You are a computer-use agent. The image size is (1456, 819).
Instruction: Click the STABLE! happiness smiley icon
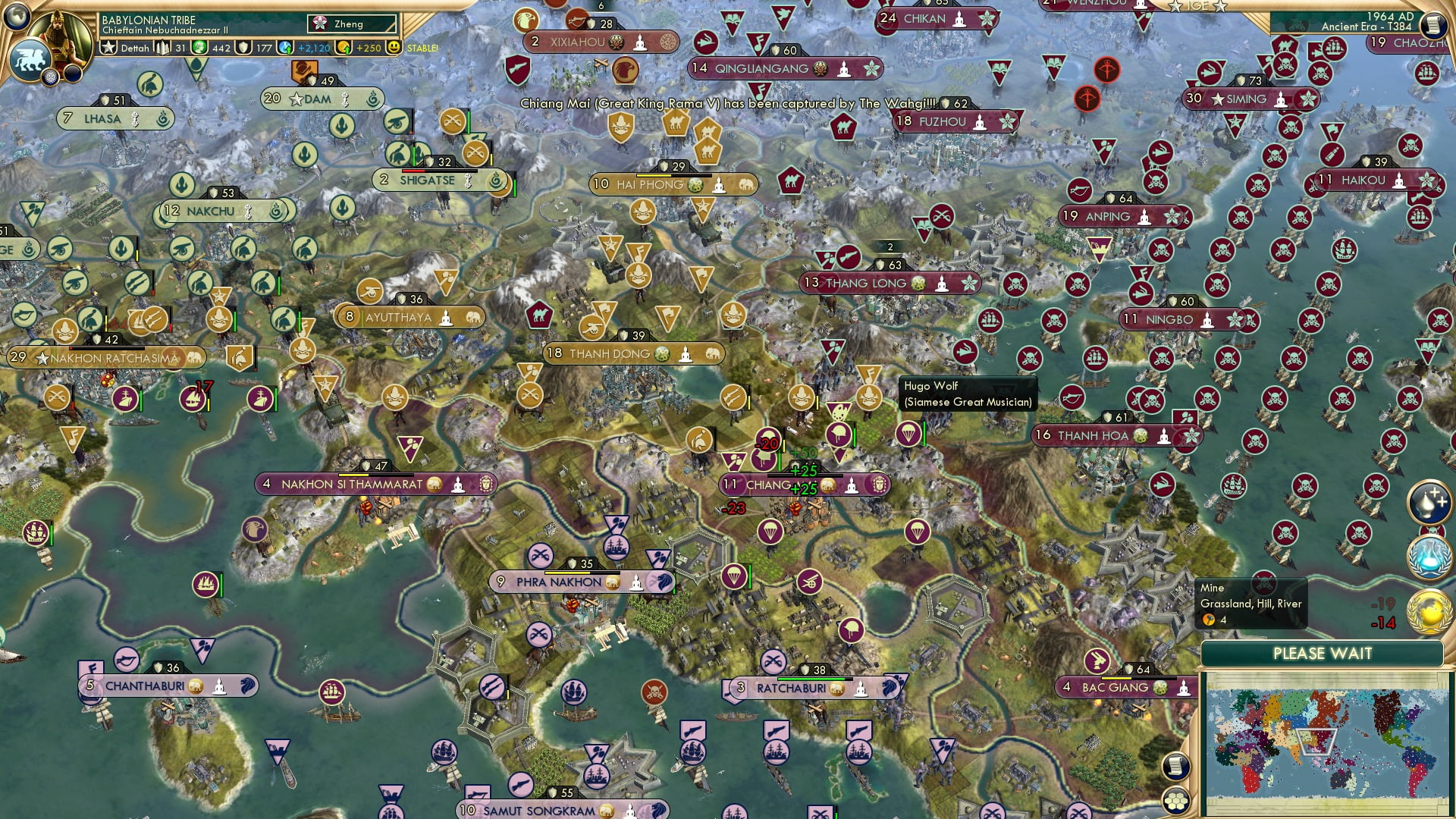tap(393, 47)
